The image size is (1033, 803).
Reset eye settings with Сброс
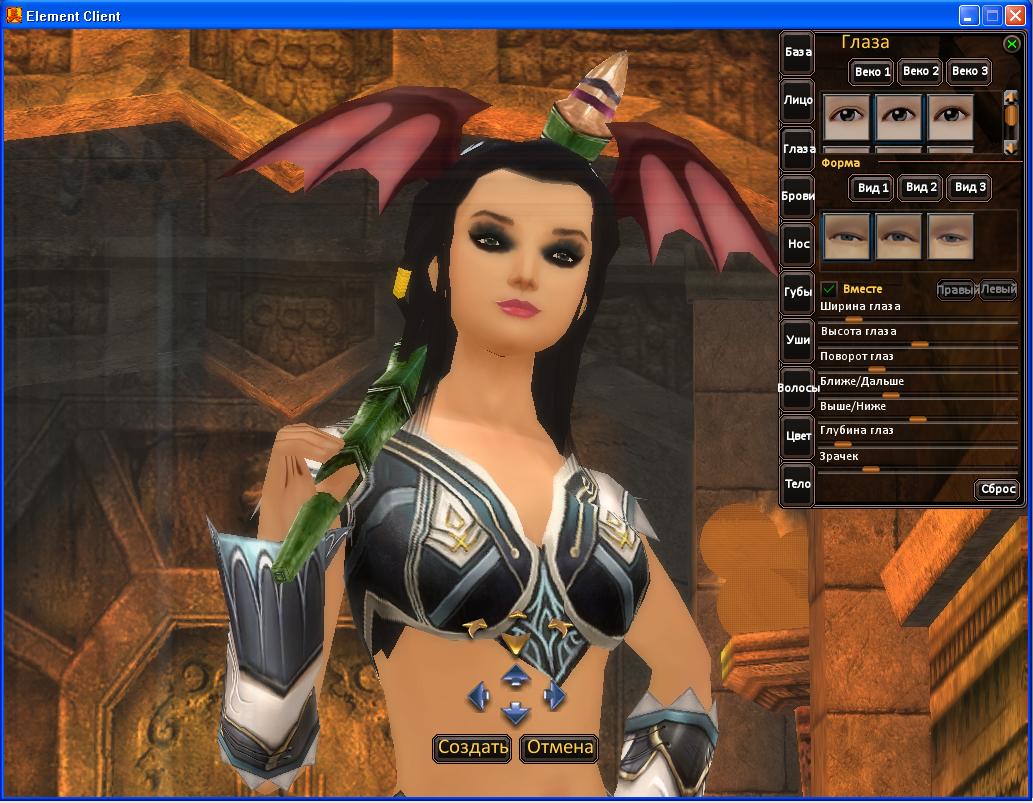997,490
